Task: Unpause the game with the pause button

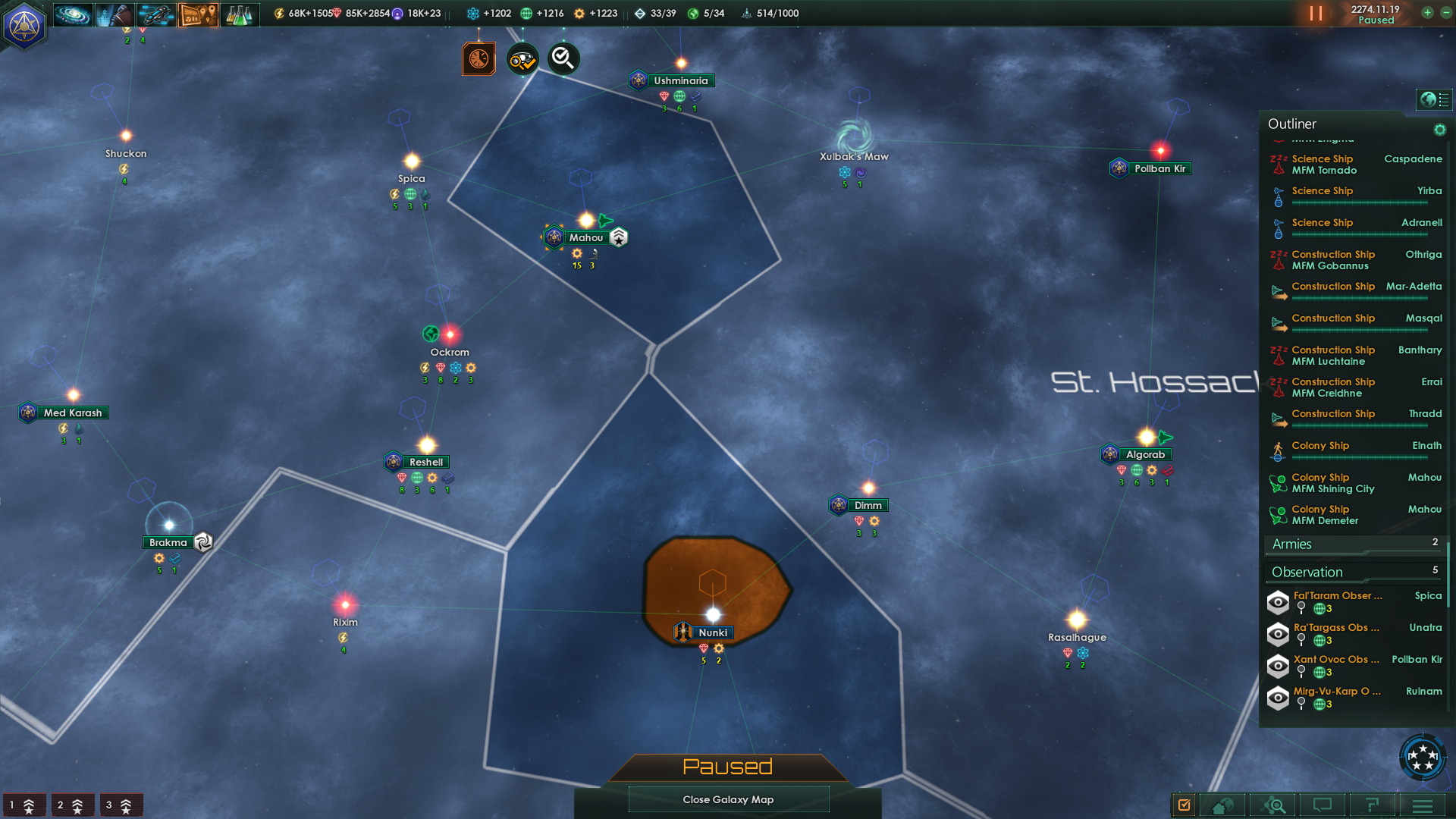Action: click(1316, 14)
